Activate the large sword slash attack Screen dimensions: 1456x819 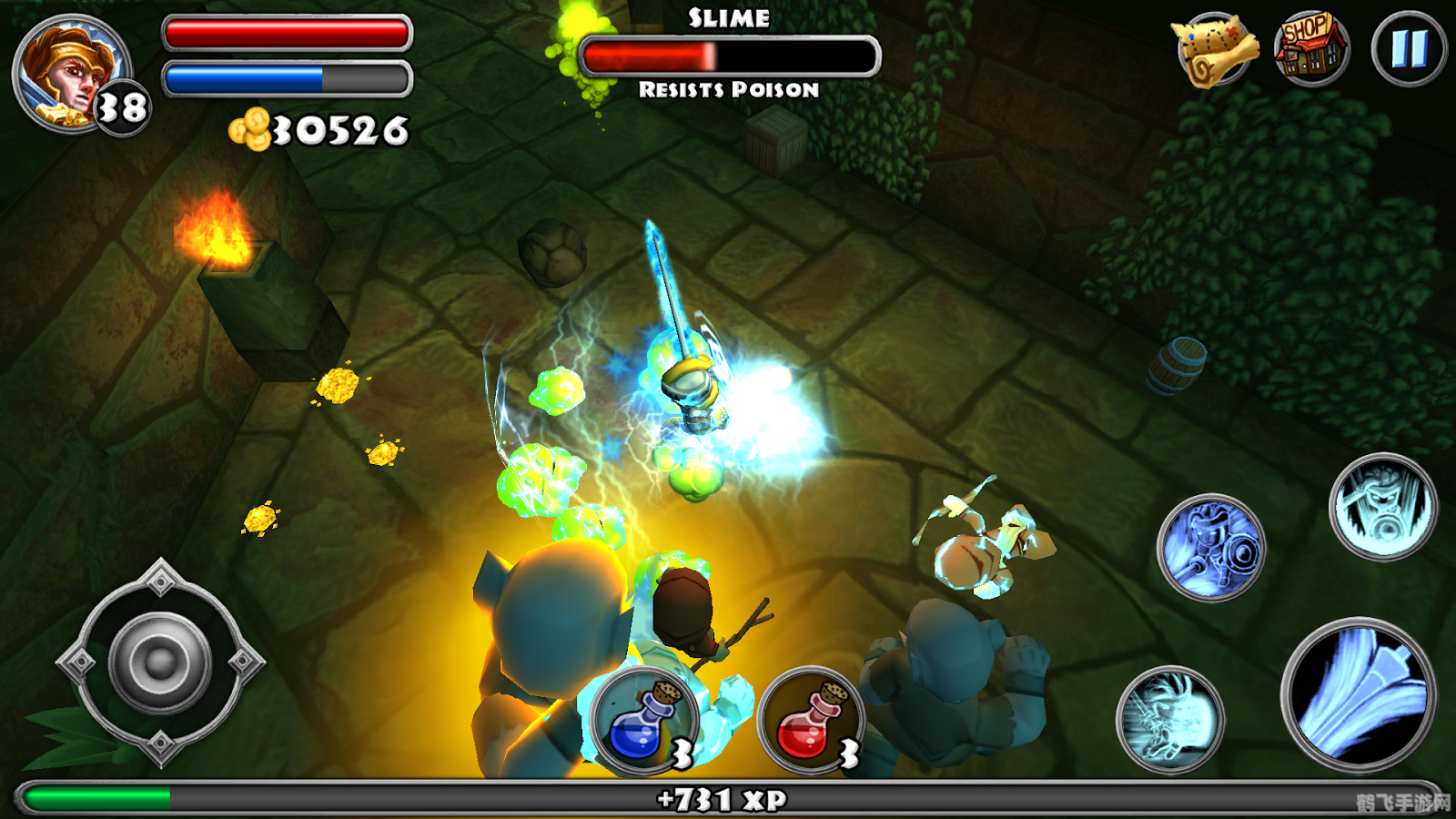coord(1358,693)
